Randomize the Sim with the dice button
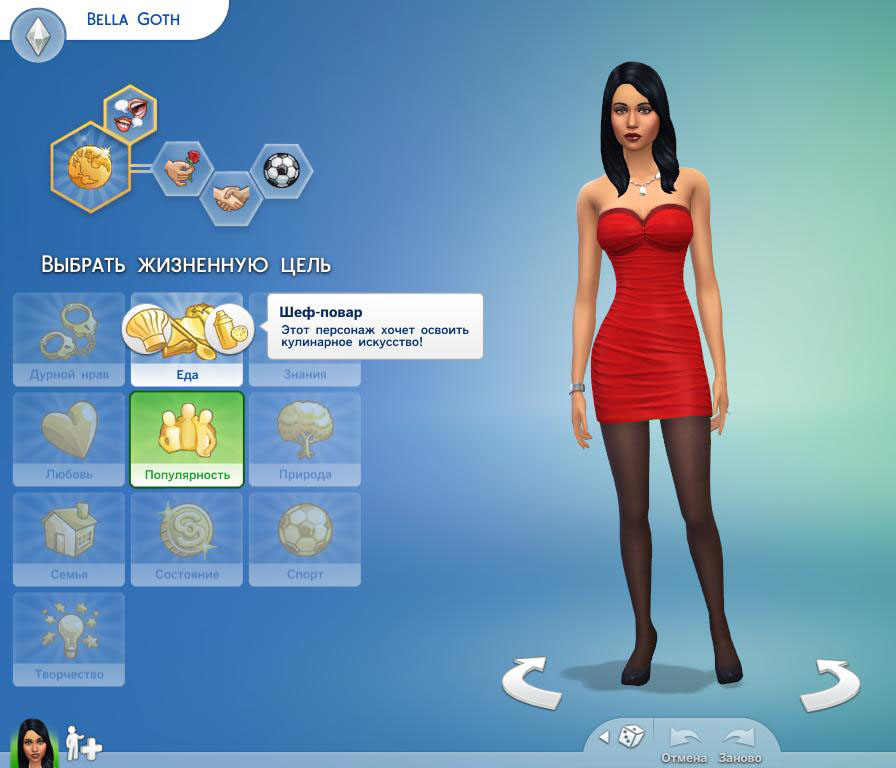 pos(630,737)
